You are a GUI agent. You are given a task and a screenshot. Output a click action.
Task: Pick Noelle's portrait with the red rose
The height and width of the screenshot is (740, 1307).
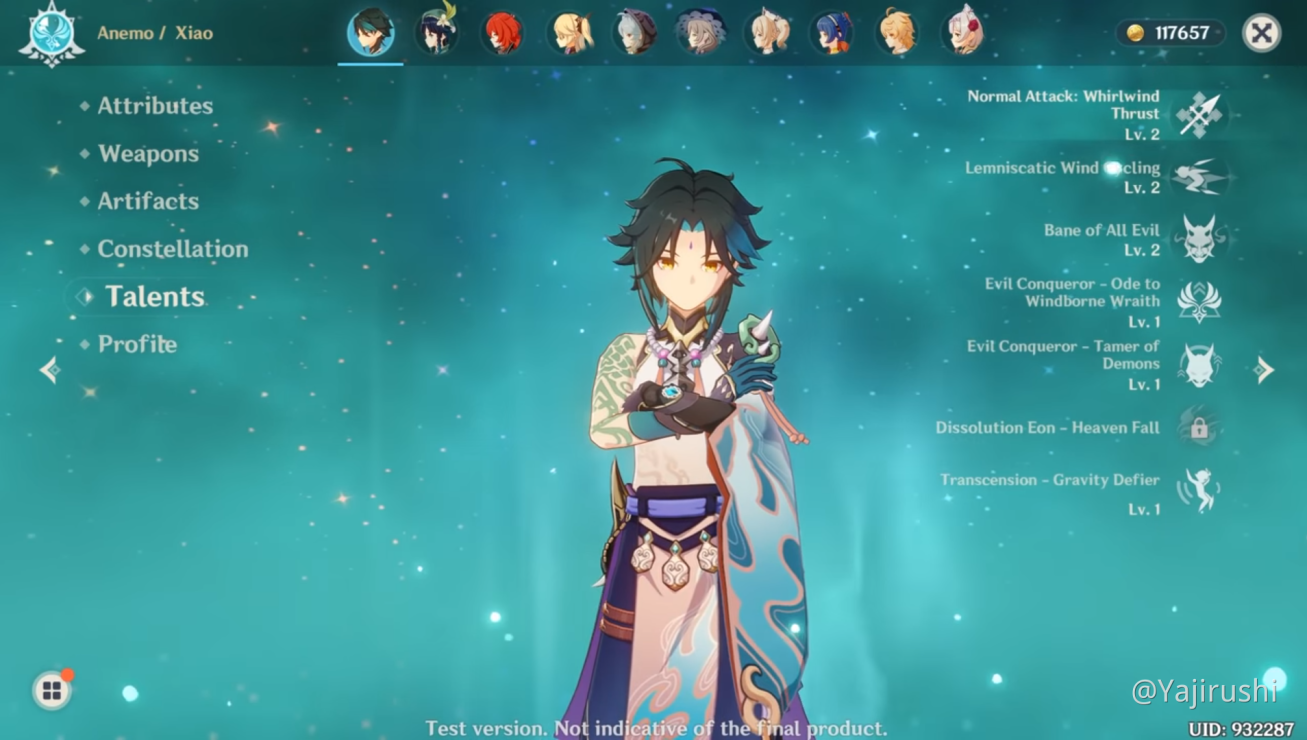pos(964,33)
